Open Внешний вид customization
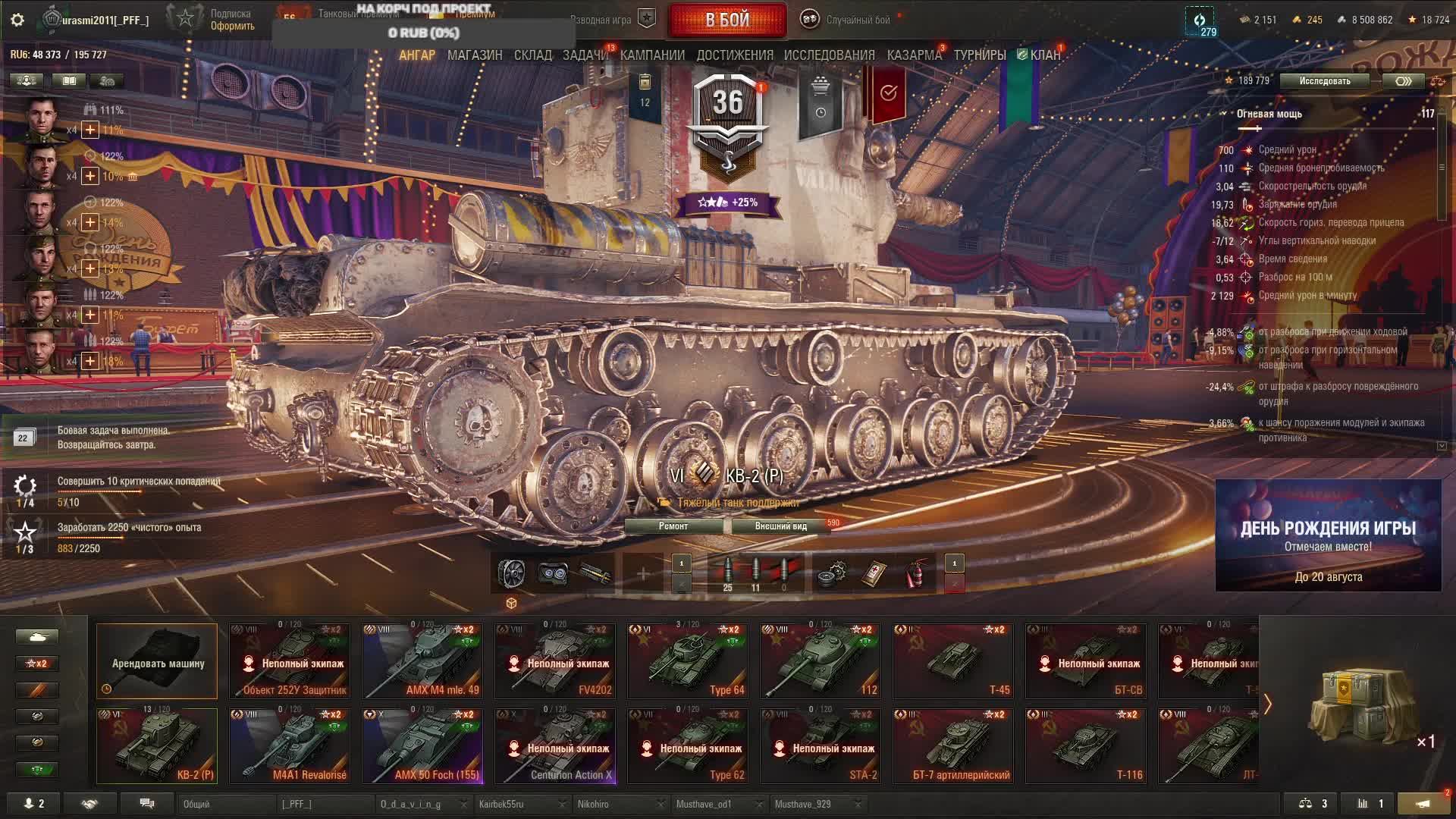This screenshot has width=1456, height=819. tap(780, 526)
